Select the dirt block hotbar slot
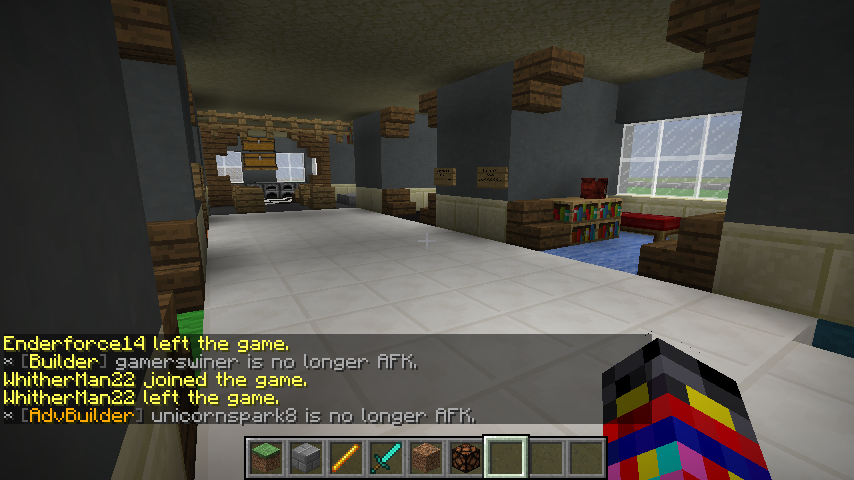This screenshot has height=480, width=854. [x=426, y=457]
